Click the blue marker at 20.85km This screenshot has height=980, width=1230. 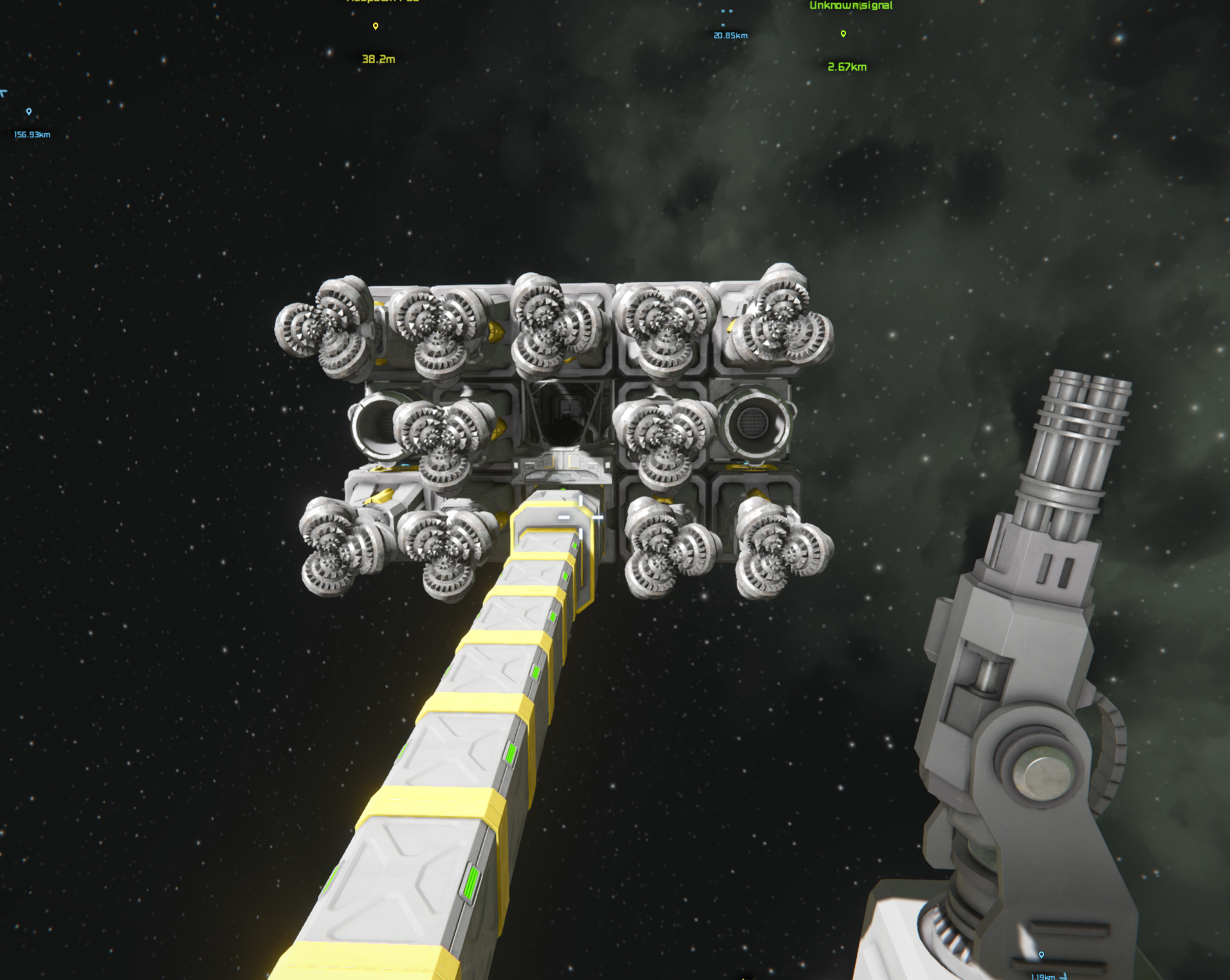[724, 24]
